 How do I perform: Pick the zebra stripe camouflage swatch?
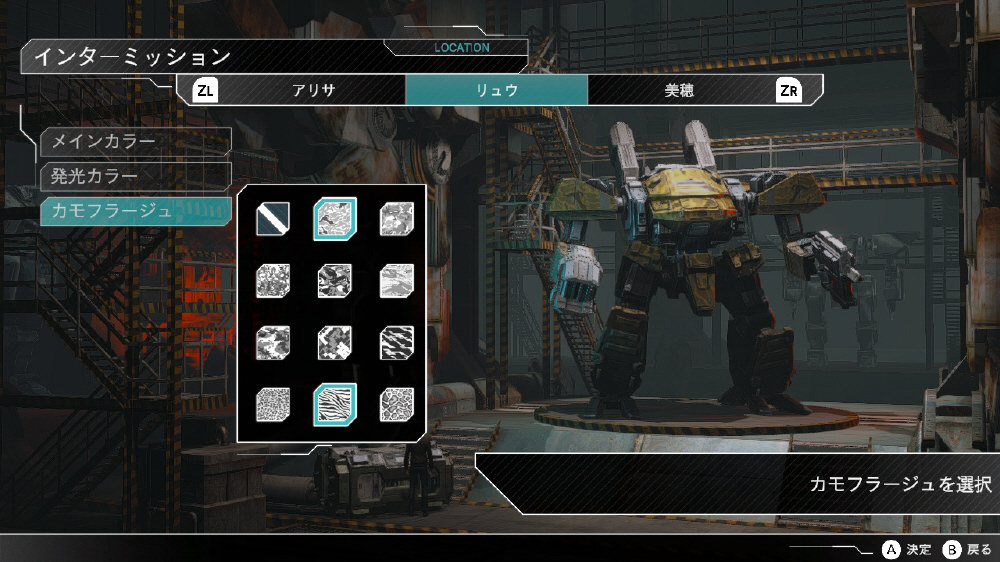[335, 407]
